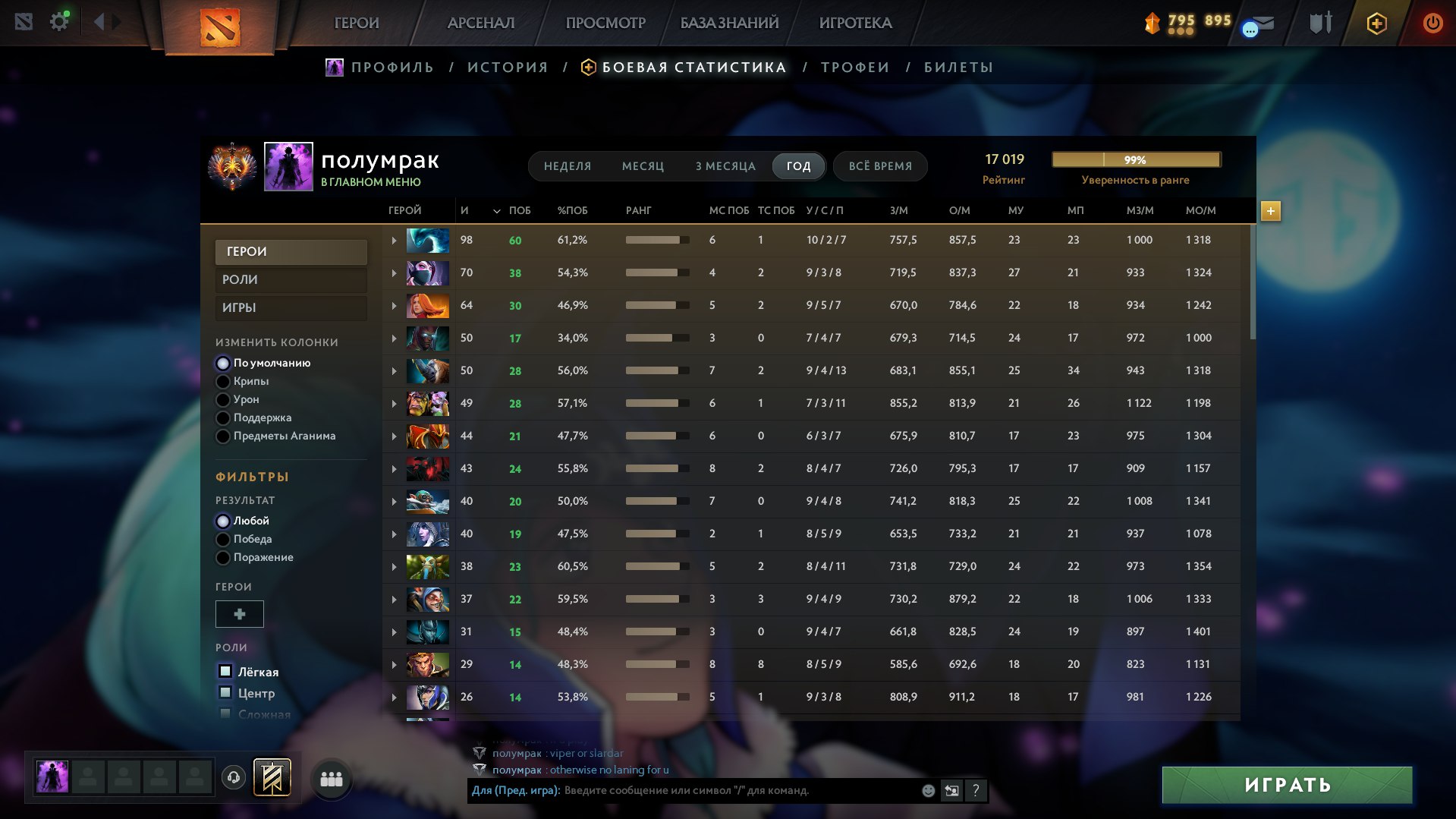Enable the Лёгкая role checkbox
The height and width of the screenshot is (819, 1456).
pos(225,672)
